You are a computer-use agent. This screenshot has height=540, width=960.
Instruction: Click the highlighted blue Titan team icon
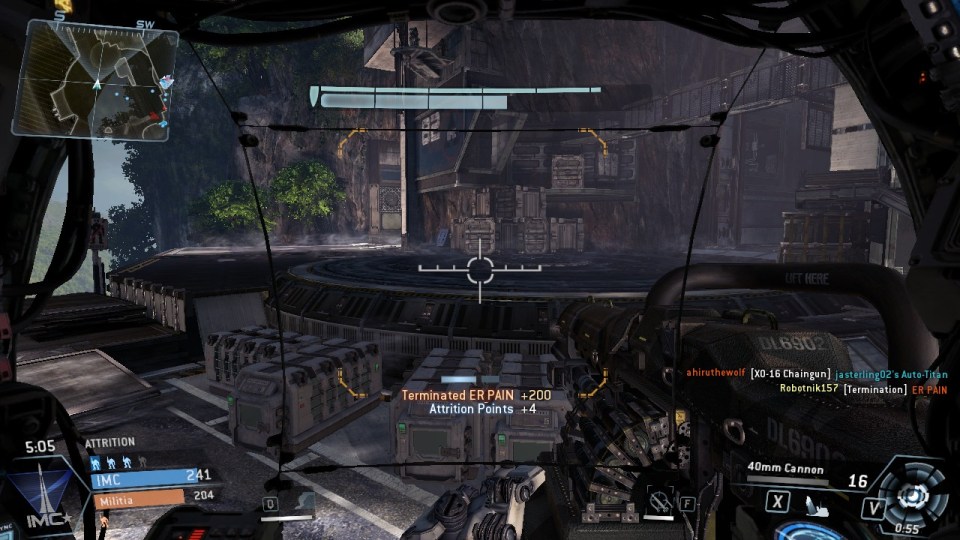pos(97,463)
